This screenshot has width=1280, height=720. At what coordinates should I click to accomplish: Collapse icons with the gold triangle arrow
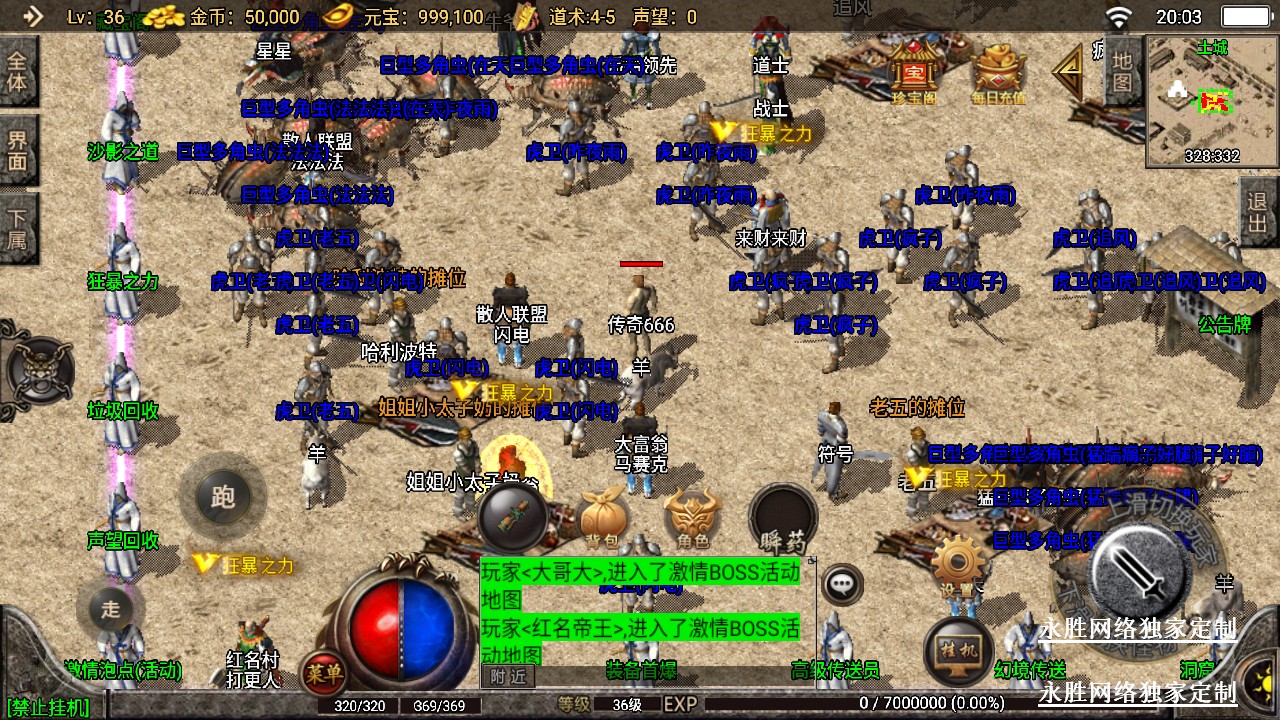pyautogui.click(x=1069, y=72)
